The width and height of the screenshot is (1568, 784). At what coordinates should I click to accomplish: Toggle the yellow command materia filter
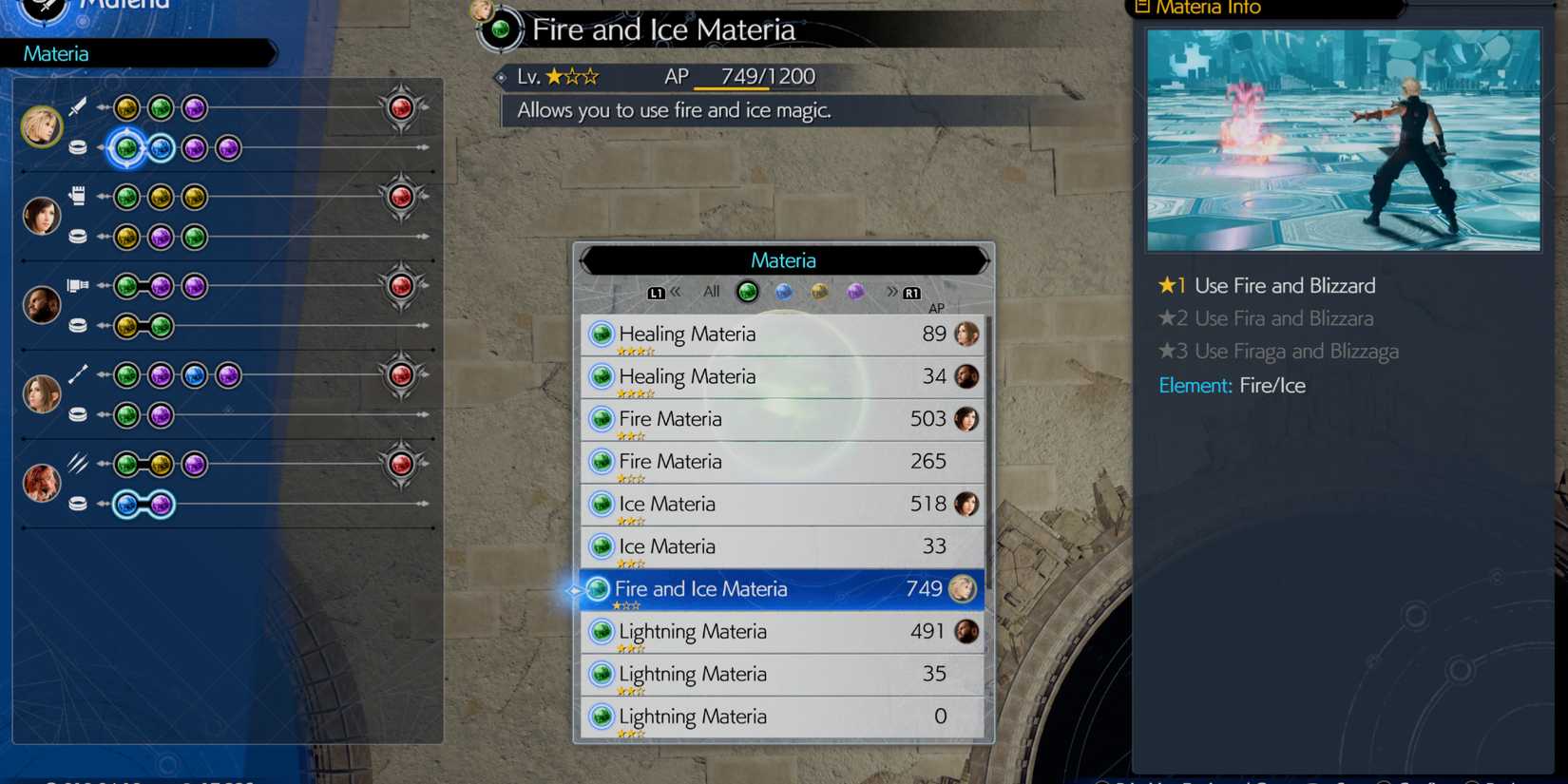[819, 292]
